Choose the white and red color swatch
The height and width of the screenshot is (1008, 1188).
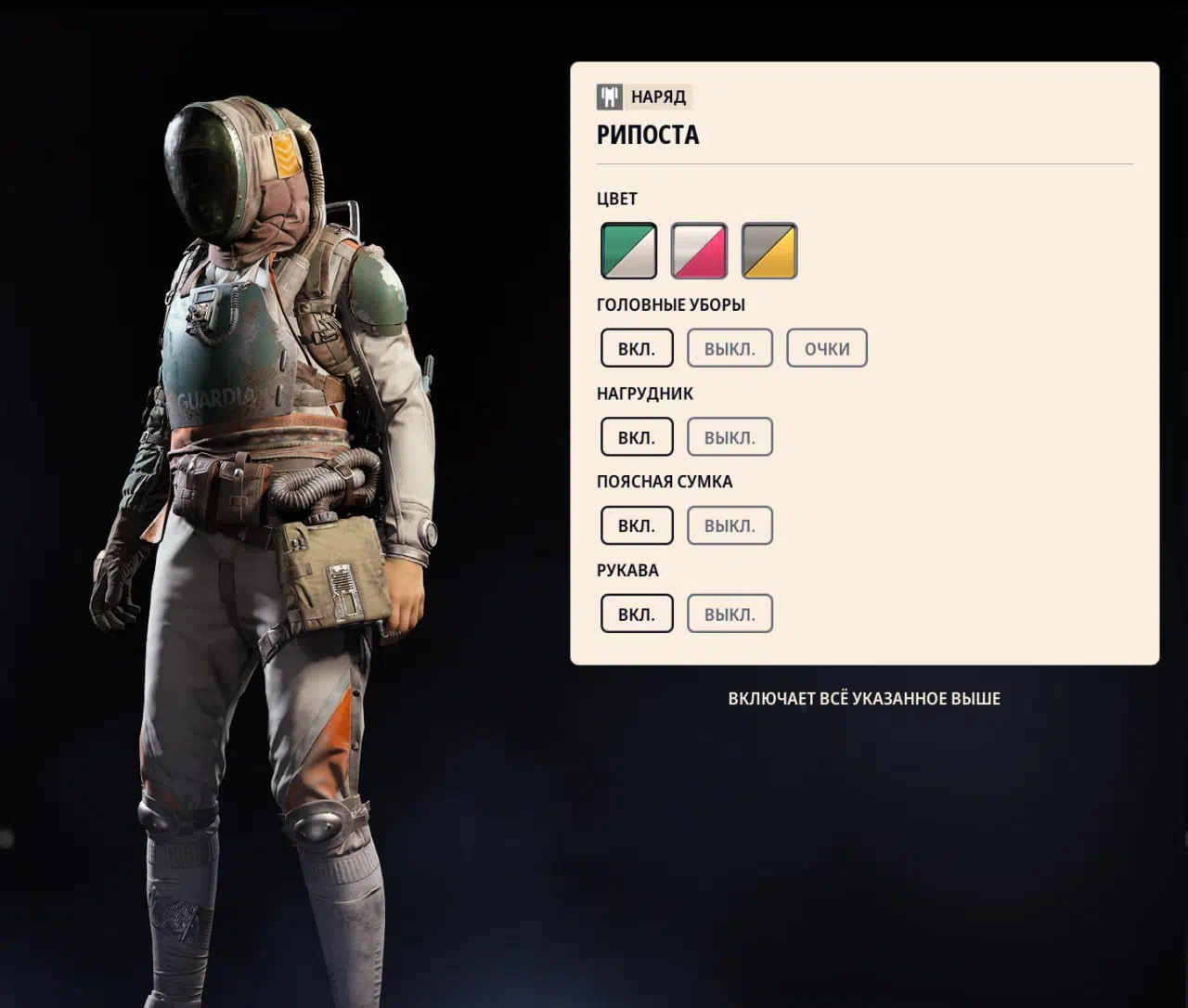click(699, 251)
